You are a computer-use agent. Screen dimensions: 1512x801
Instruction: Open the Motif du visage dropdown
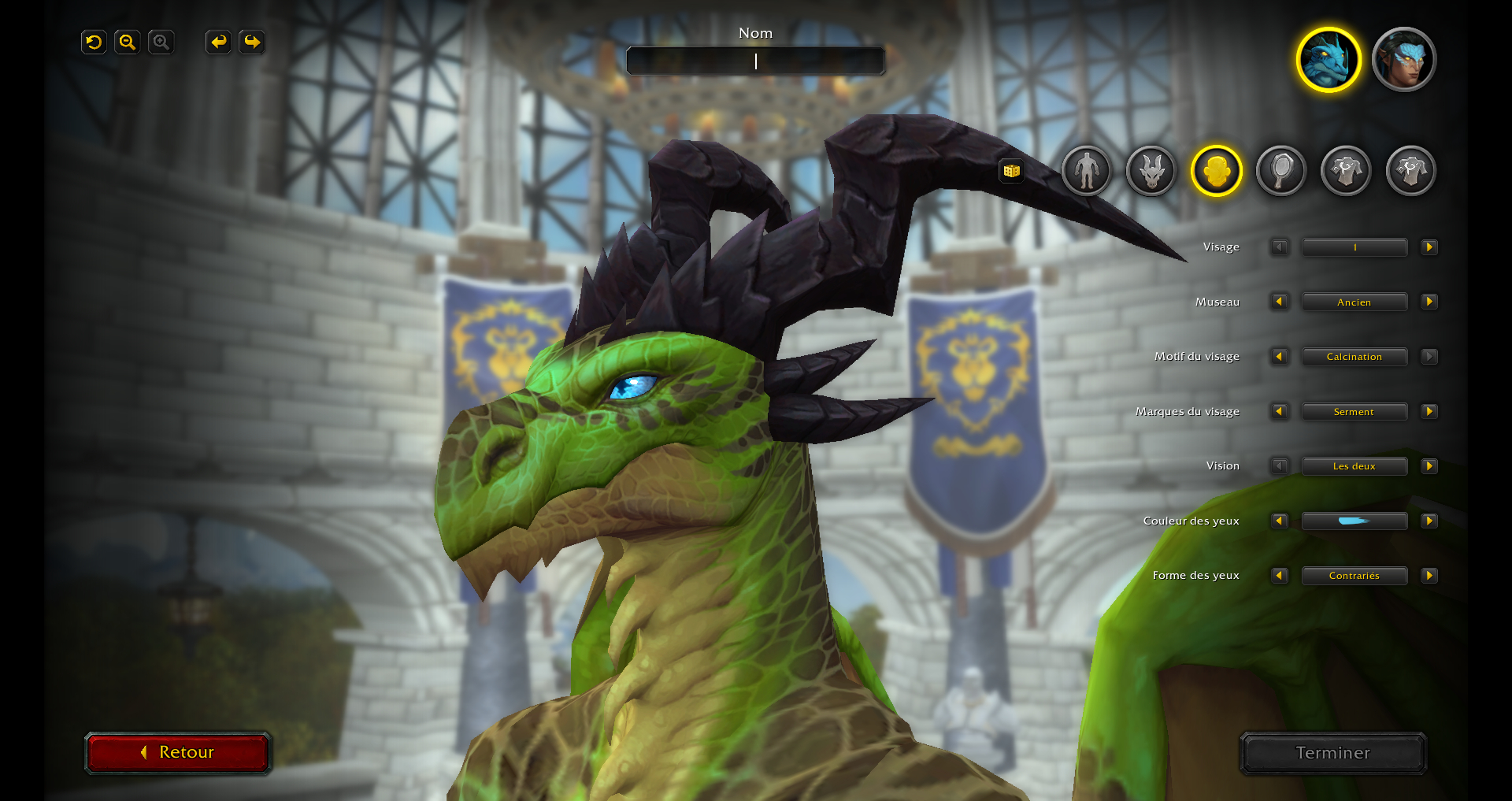point(1354,357)
